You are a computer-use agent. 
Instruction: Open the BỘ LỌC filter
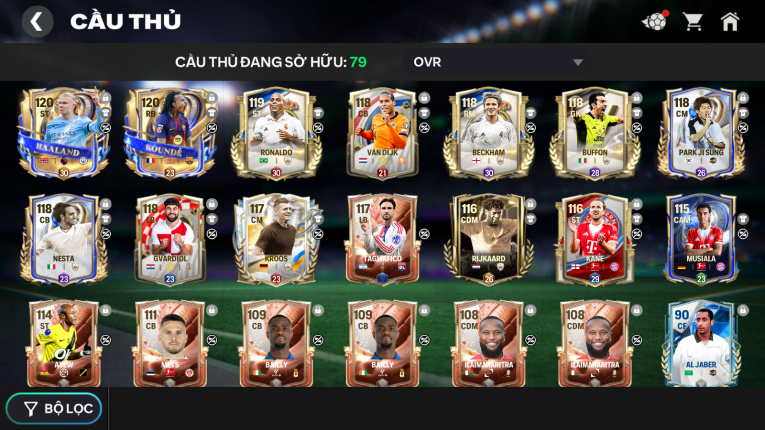[x=55, y=408]
